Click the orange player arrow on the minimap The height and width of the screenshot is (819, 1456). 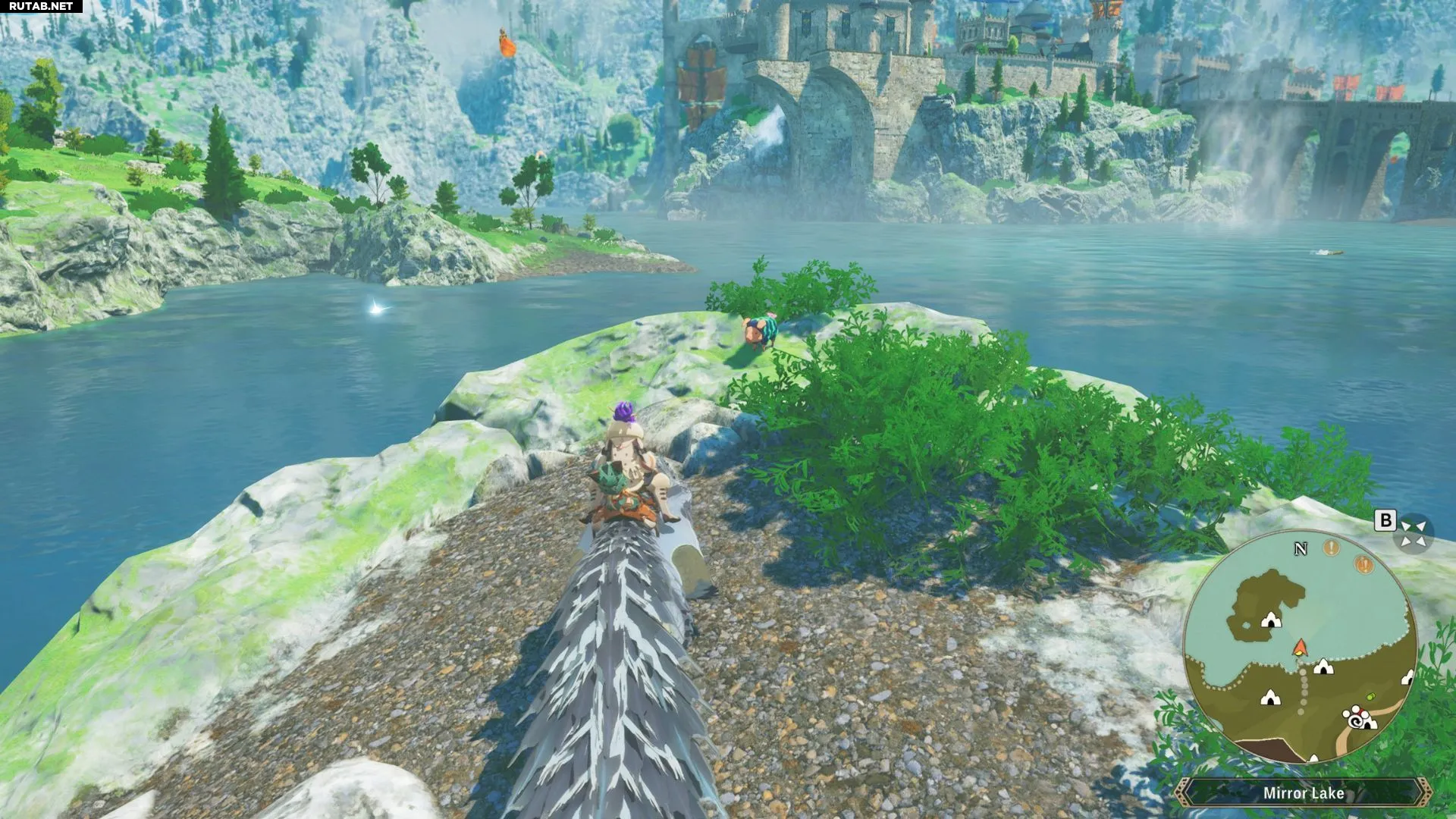[x=1301, y=647]
